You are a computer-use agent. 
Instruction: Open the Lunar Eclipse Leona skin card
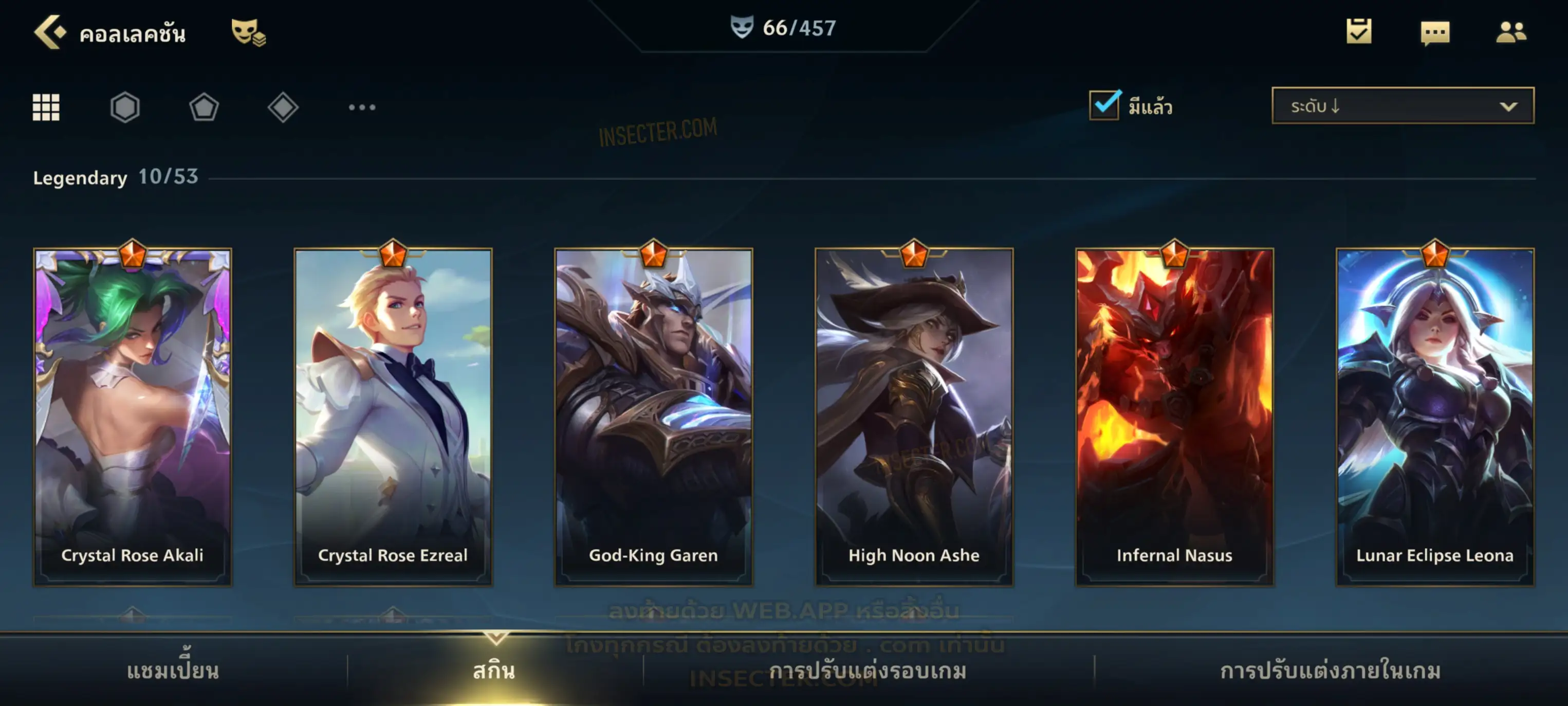1435,417
